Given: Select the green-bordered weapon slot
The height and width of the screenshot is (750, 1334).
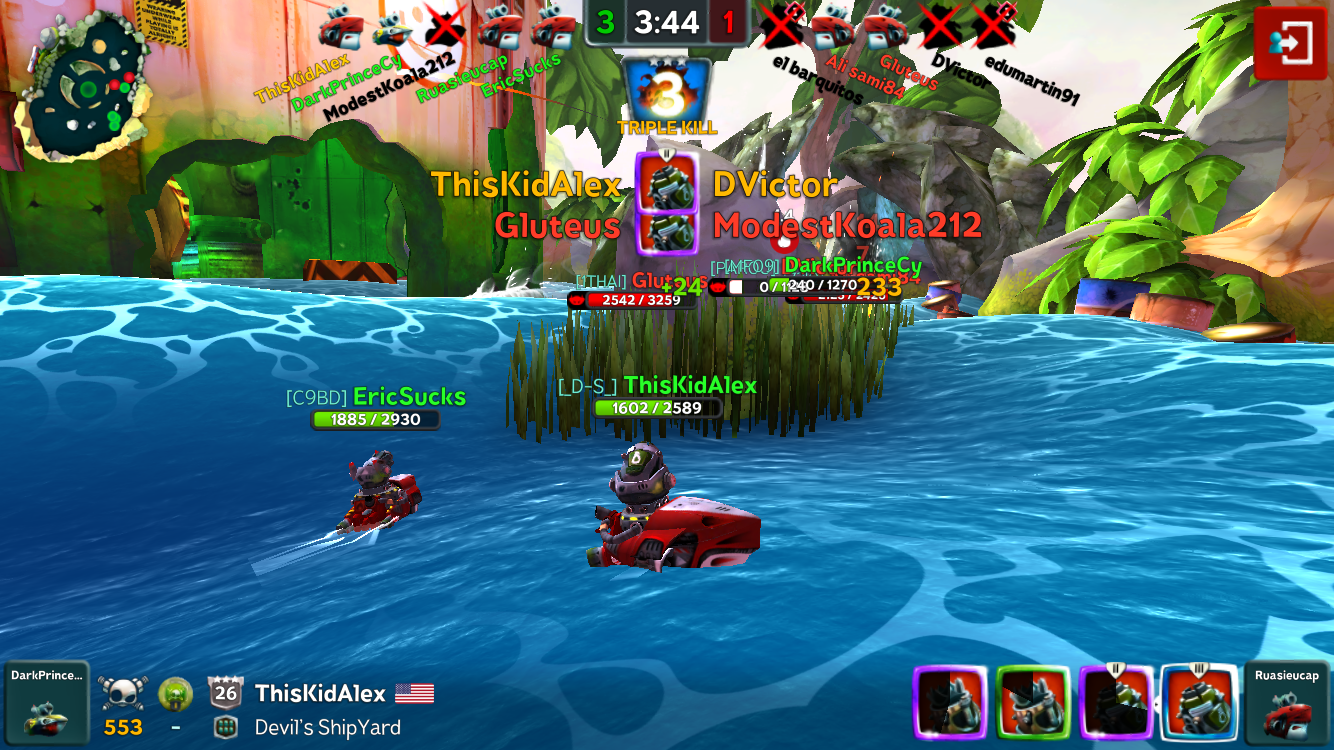Looking at the screenshot, I should [1033, 702].
